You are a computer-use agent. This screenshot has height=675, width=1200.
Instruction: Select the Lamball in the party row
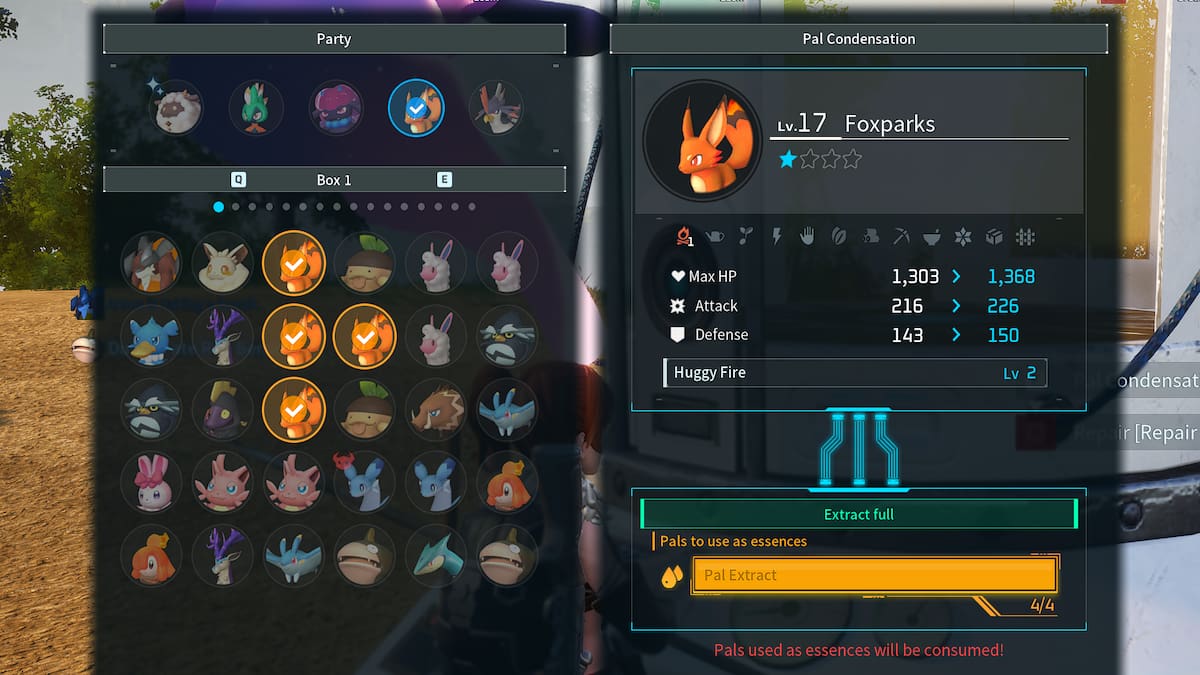click(x=178, y=108)
